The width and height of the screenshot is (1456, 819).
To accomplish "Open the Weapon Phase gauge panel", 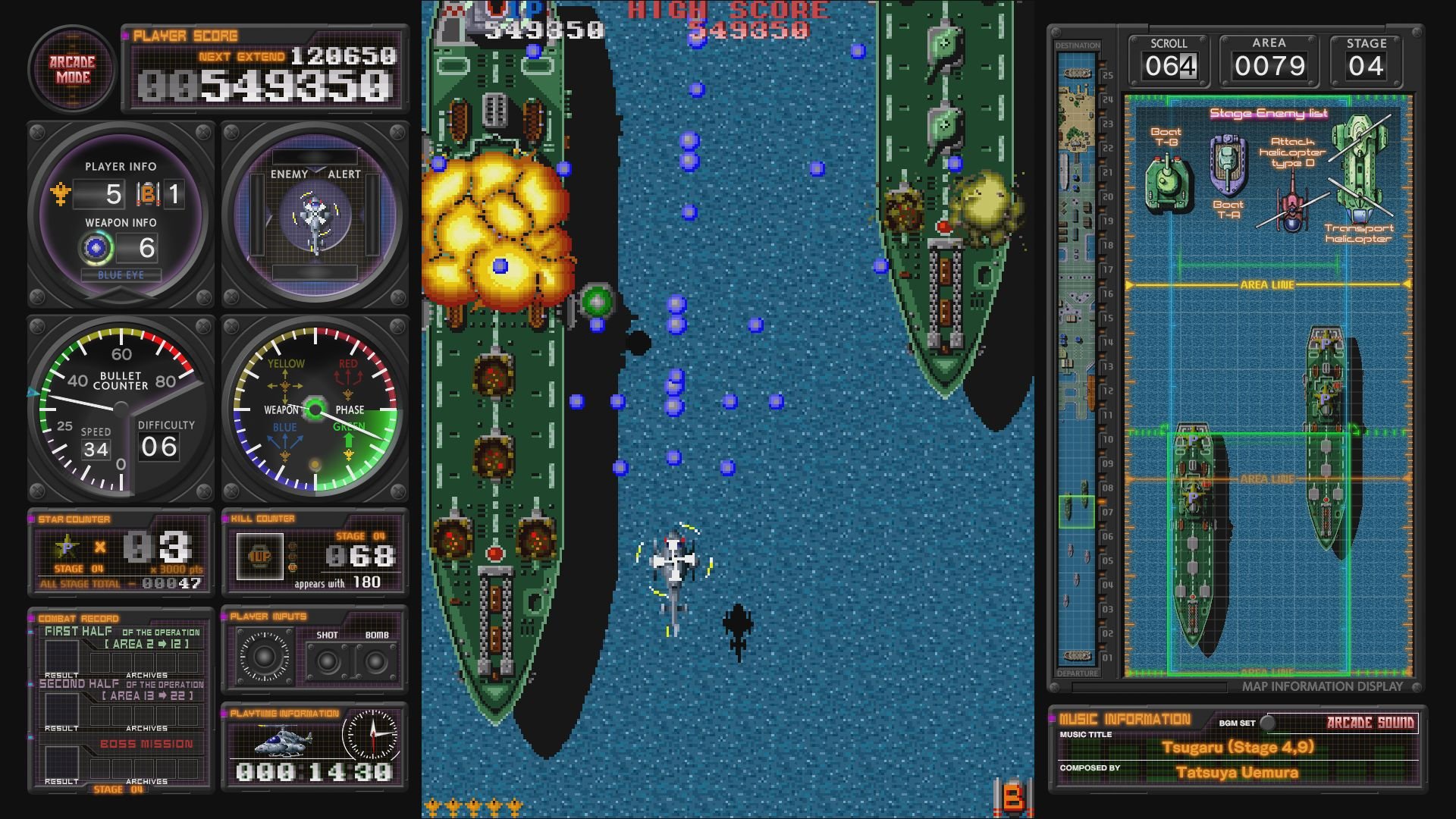I will pos(314,409).
